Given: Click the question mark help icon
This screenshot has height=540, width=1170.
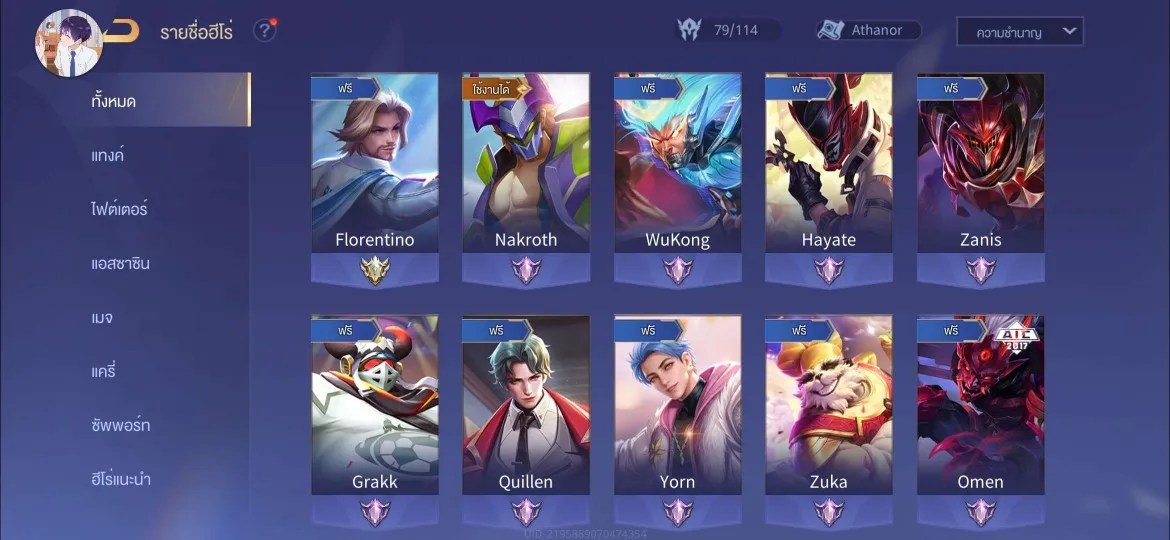Looking at the screenshot, I should (264, 31).
